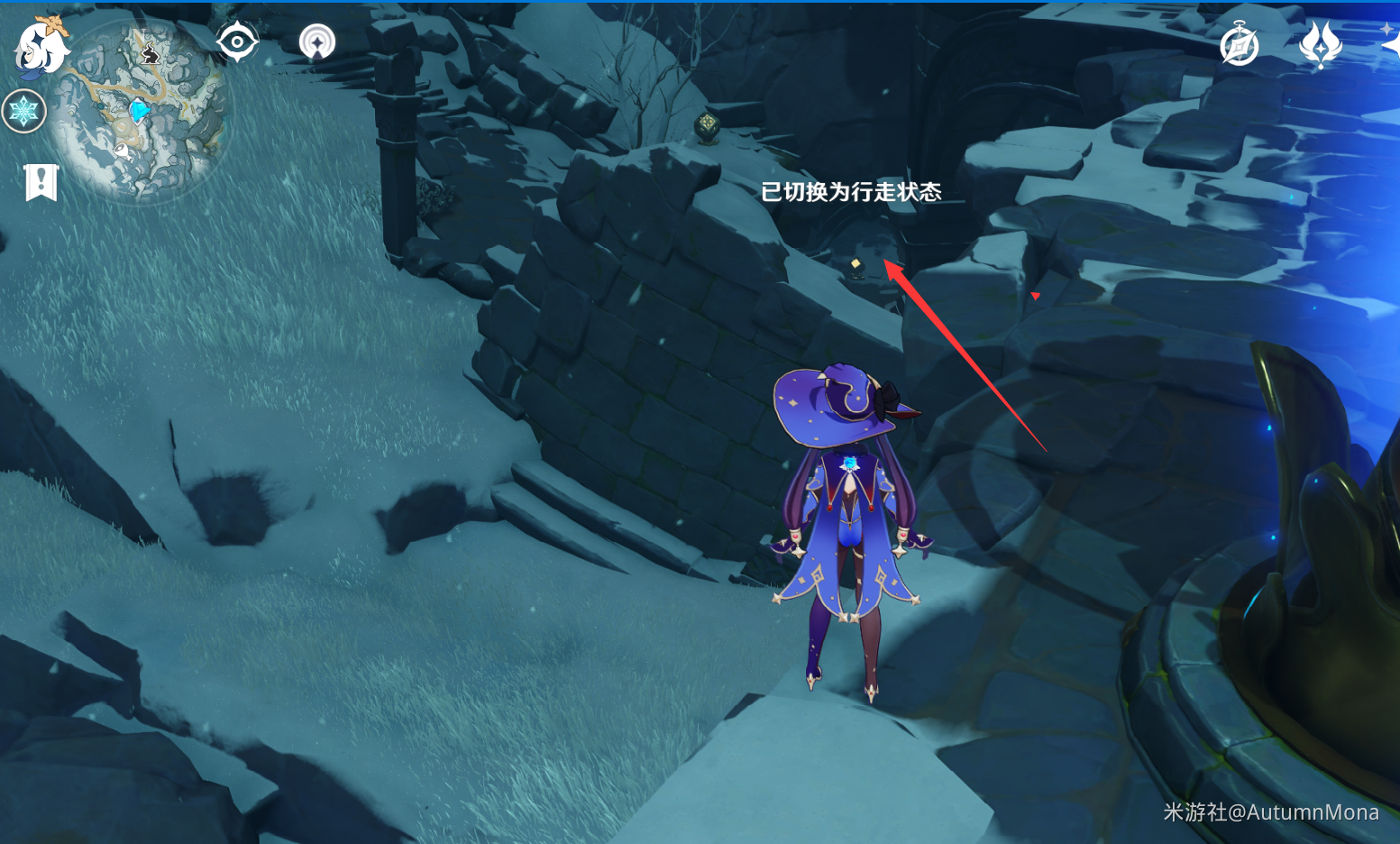Open the quest bookmark with exclamation mark
This screenshot has width=1400, height=844.
pyautogui.click(x=41, y=182)
